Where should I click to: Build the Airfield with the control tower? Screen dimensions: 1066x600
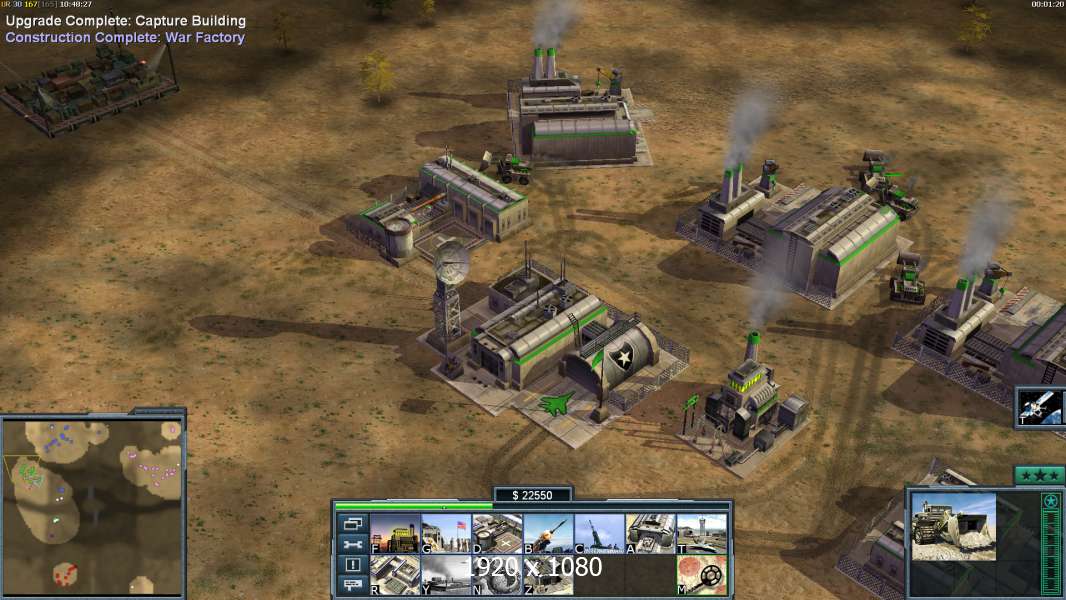click(x=701, y=534)
